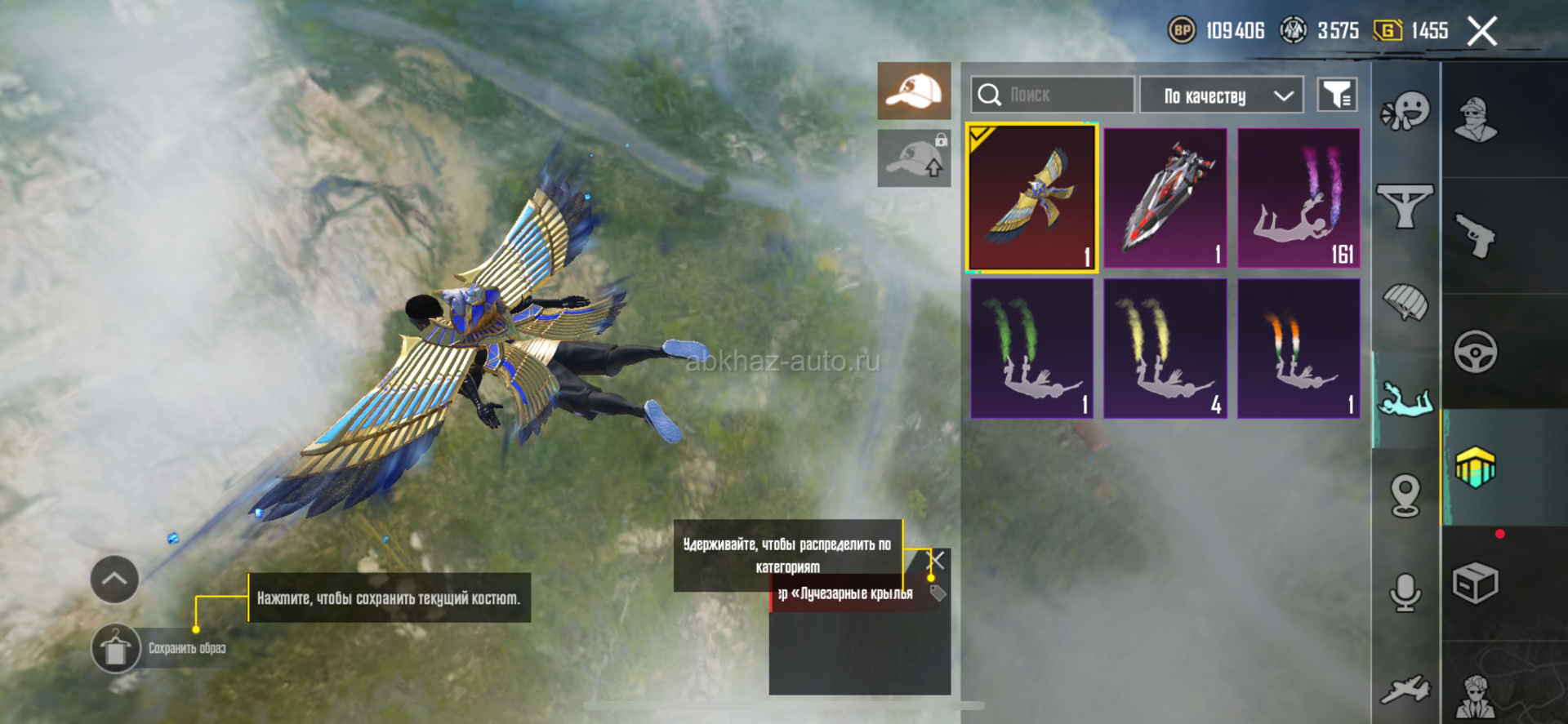Screen dimensions: 1568x724
Task: Choose the orange-white-green tricolor smoke trail
Action: [x=1298, y=349]
